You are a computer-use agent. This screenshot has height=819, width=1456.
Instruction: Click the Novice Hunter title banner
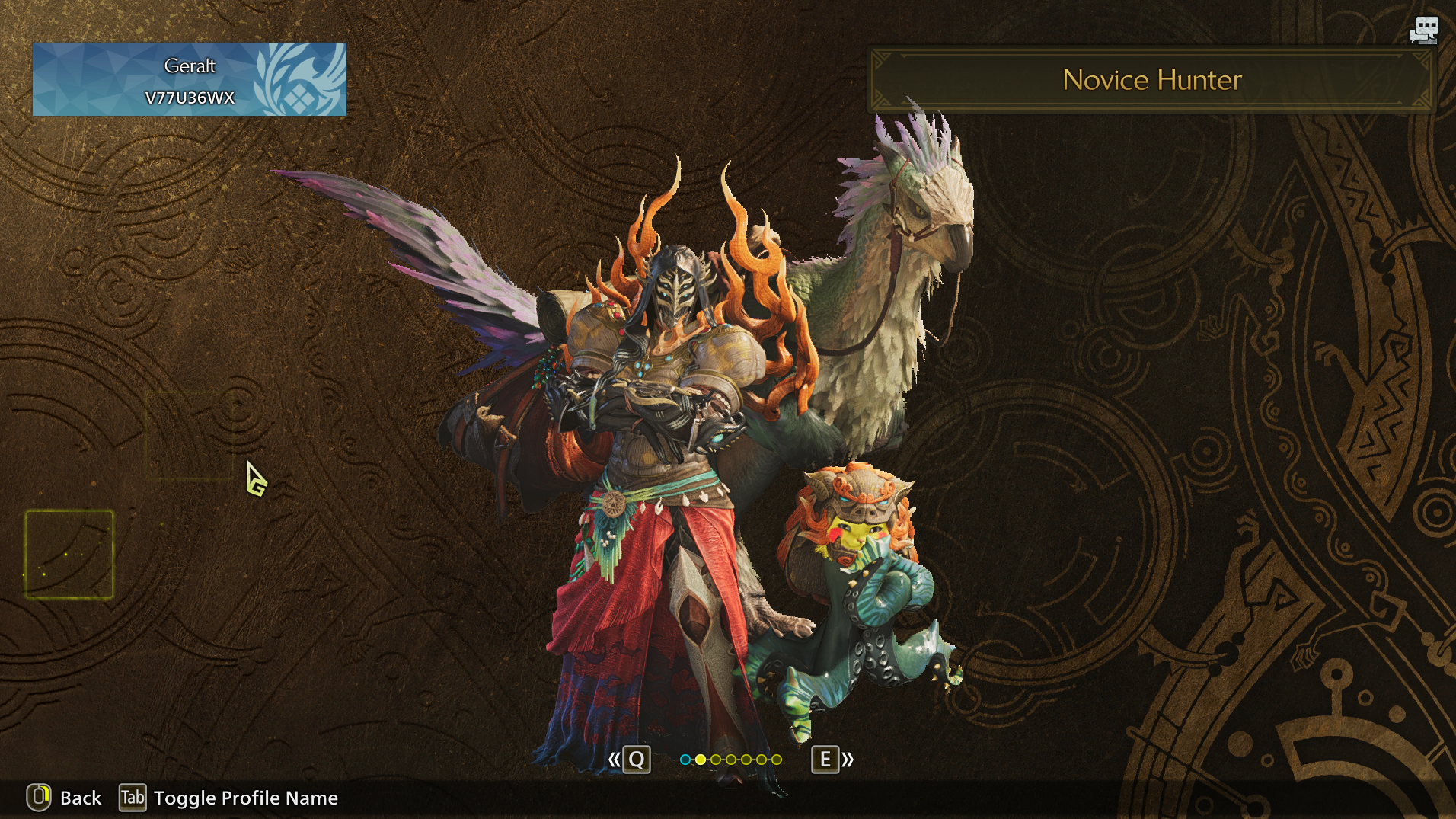click(1151, 80)
